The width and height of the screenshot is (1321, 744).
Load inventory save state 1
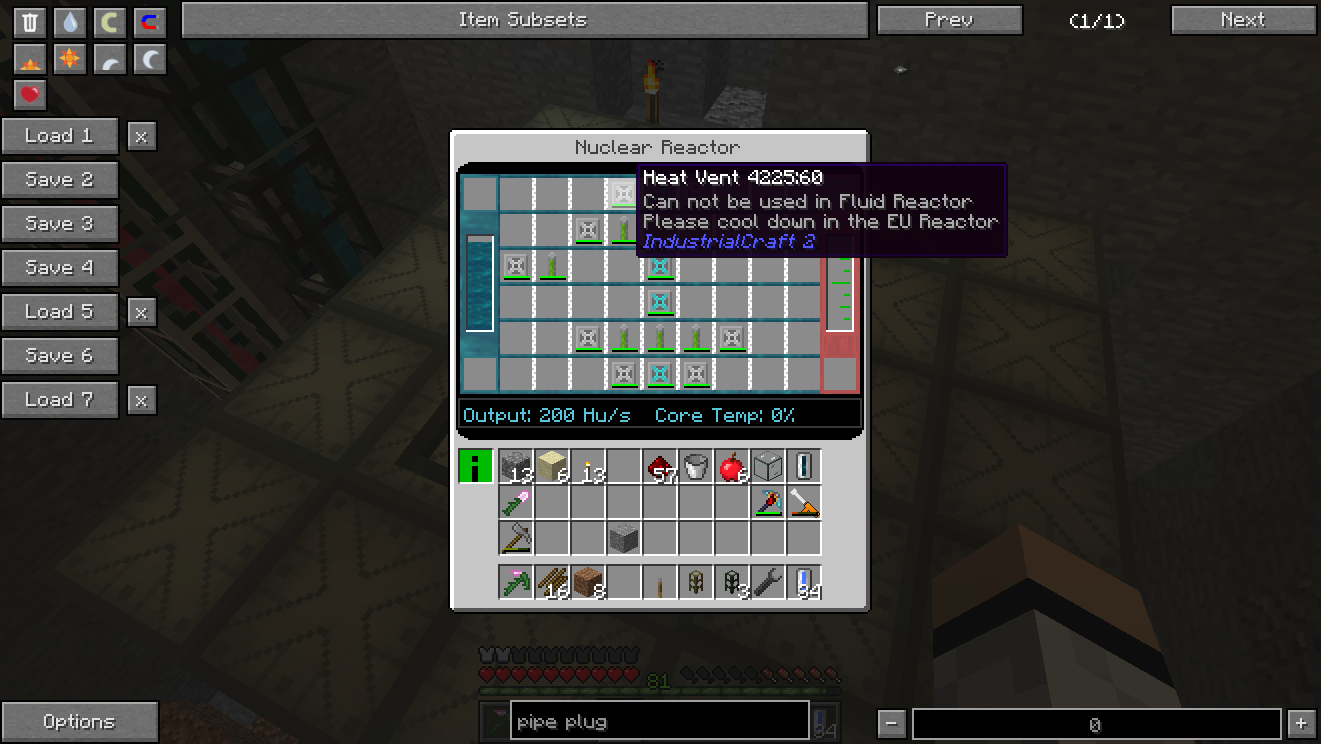59,136
